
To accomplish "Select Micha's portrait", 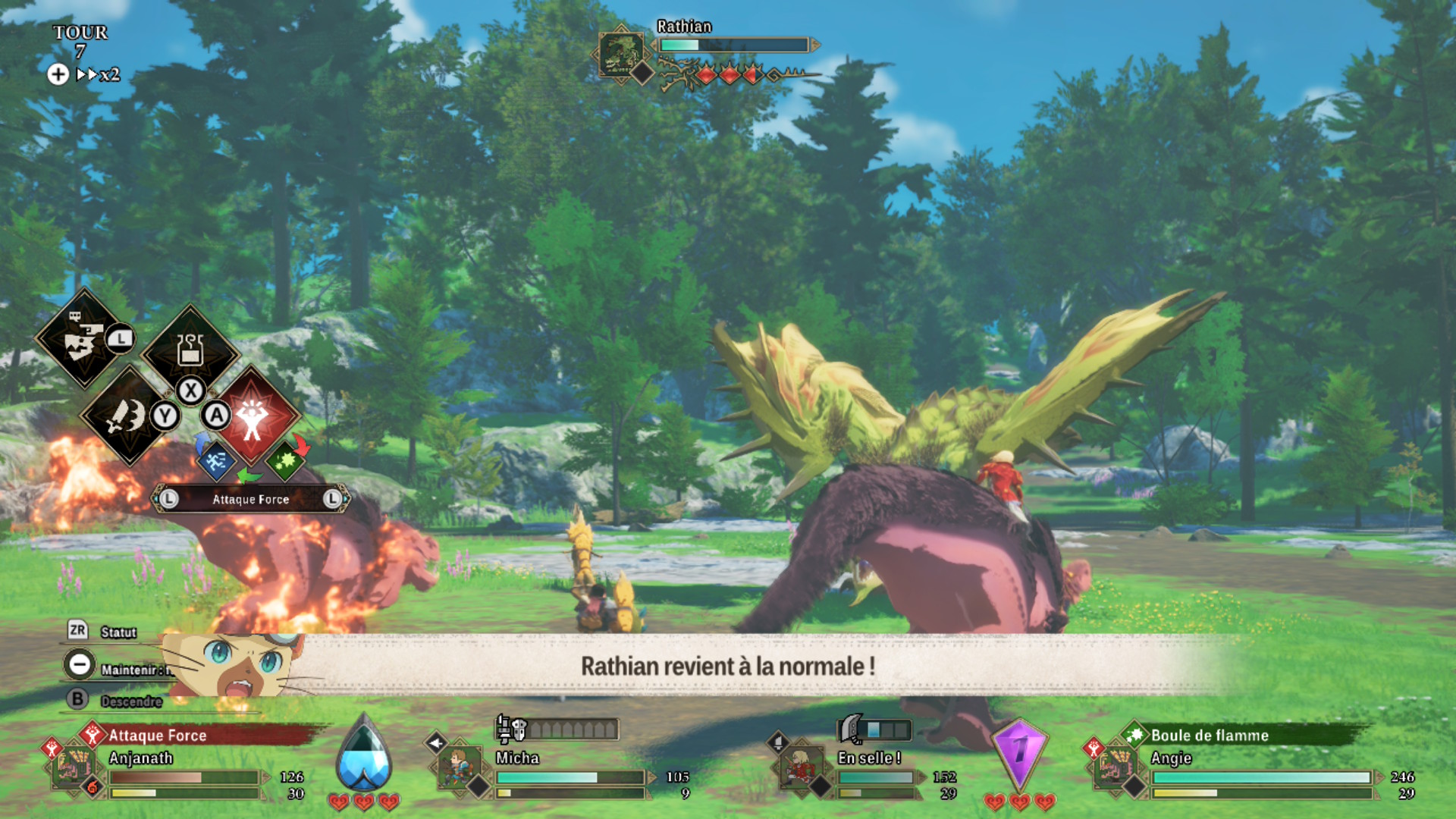I will pyautogui.click(x=457, y=766).
